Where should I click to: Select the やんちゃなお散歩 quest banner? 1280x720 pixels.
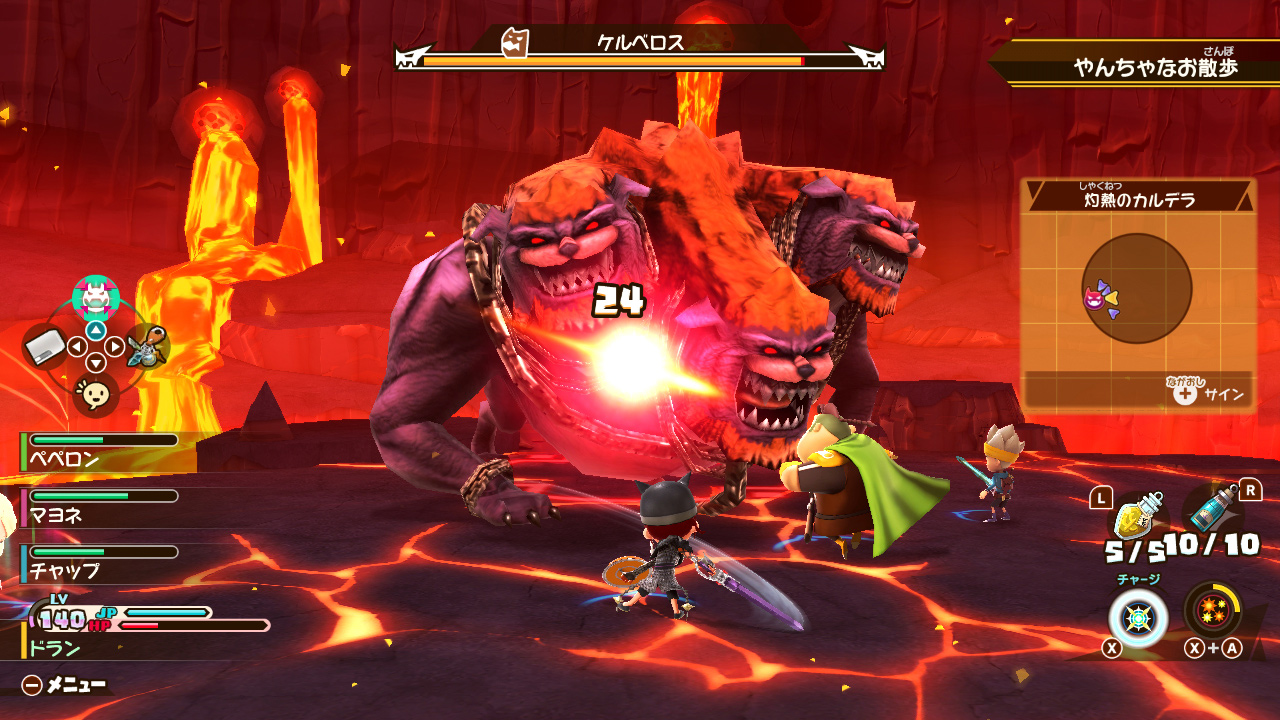1155,67
